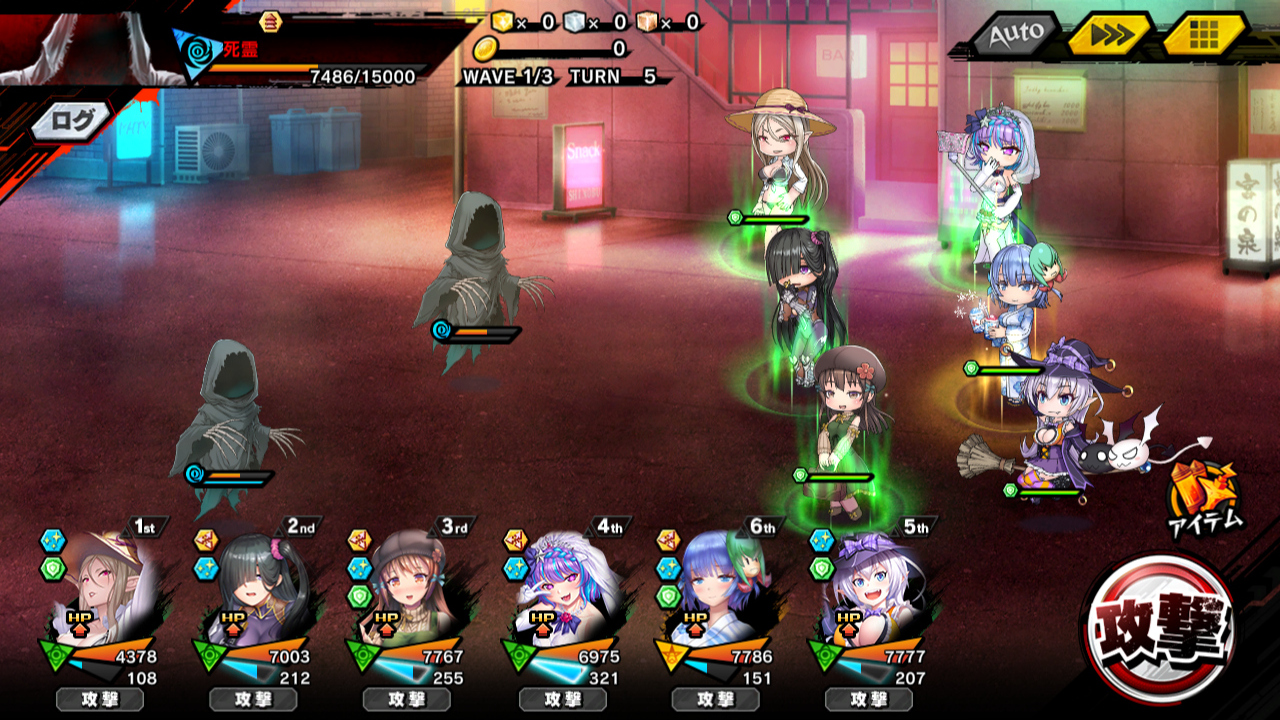This screenshot has height=720, width=1280.
Task: Click 攻撃 command under the 6th character
Action: tap(715, 699)
